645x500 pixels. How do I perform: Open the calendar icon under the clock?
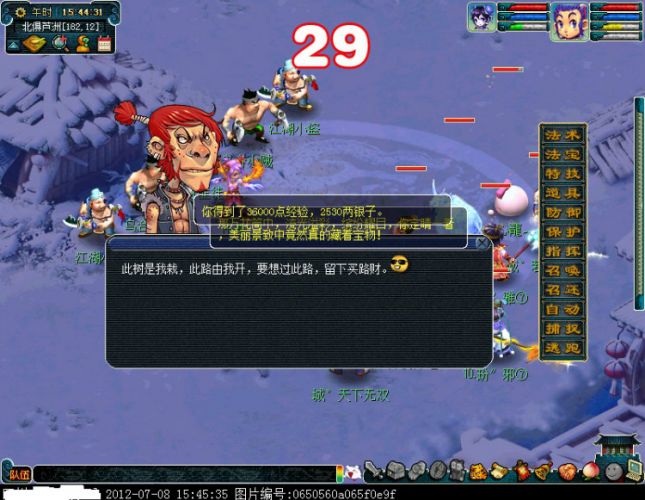click(104, 43)
